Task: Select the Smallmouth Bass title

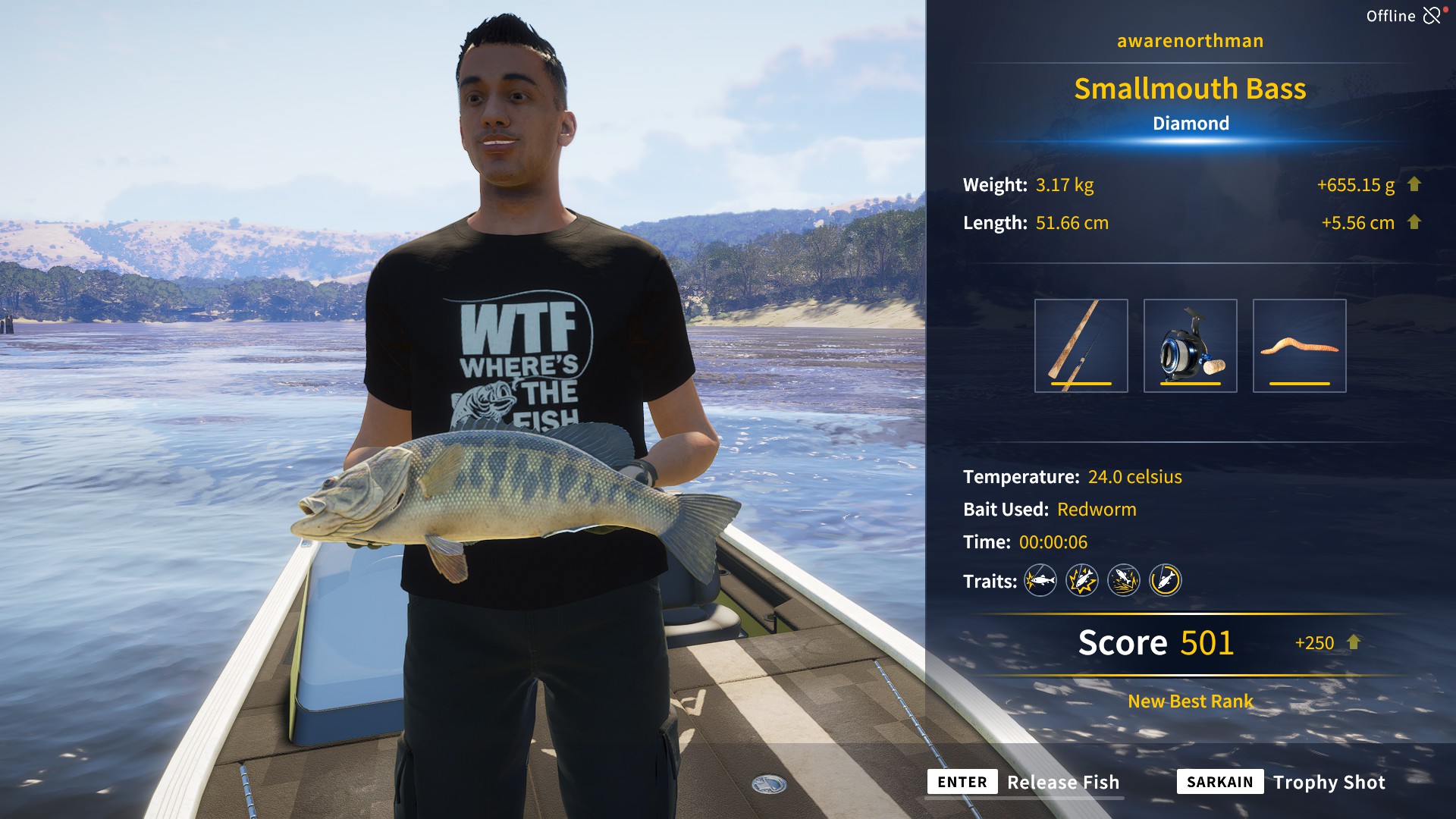Action: (x=1191, y=89)
